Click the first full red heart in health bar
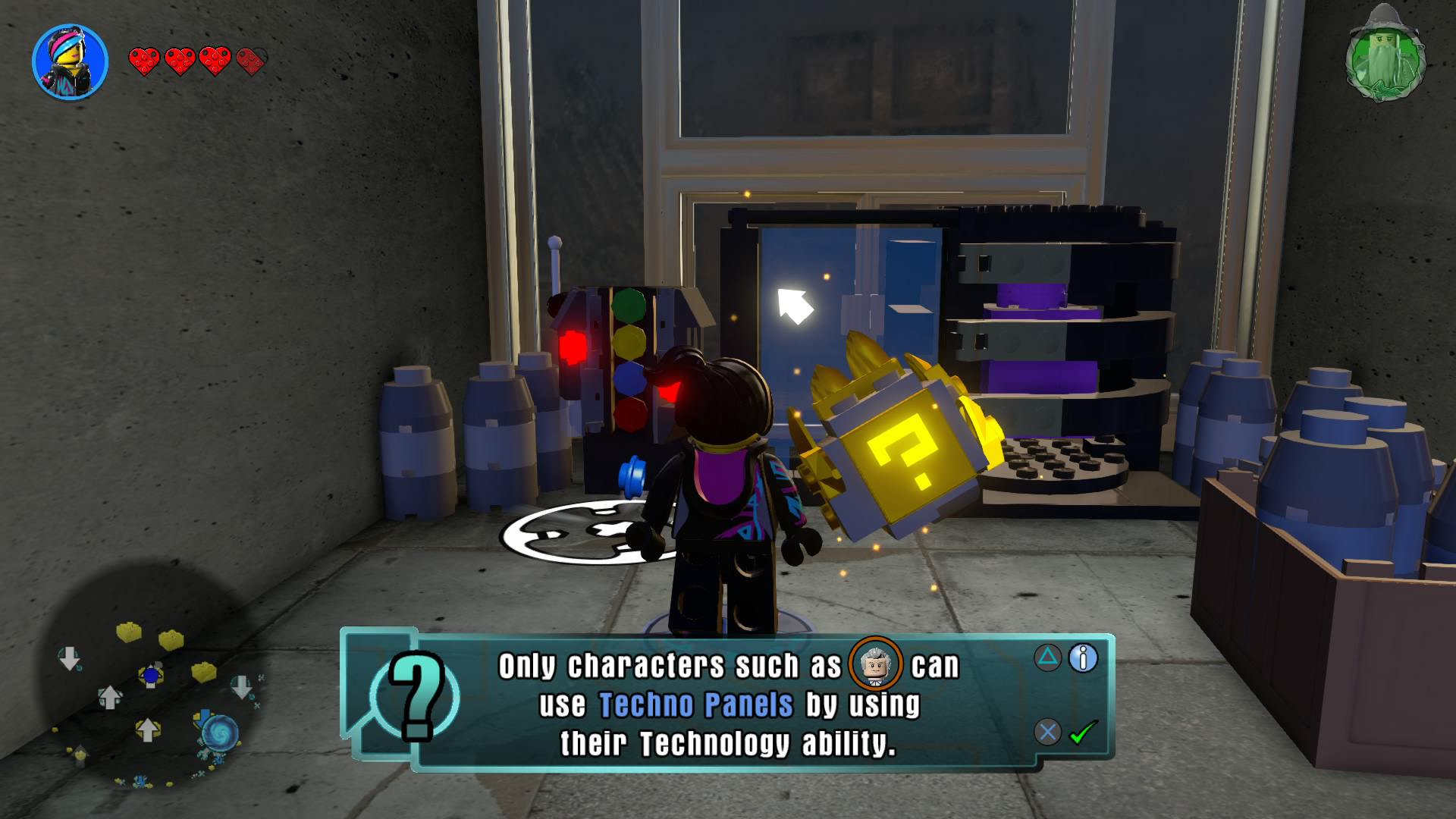The height and width of the screenshot is (819, 1456). pyautogui.click(x=144, y=62)
